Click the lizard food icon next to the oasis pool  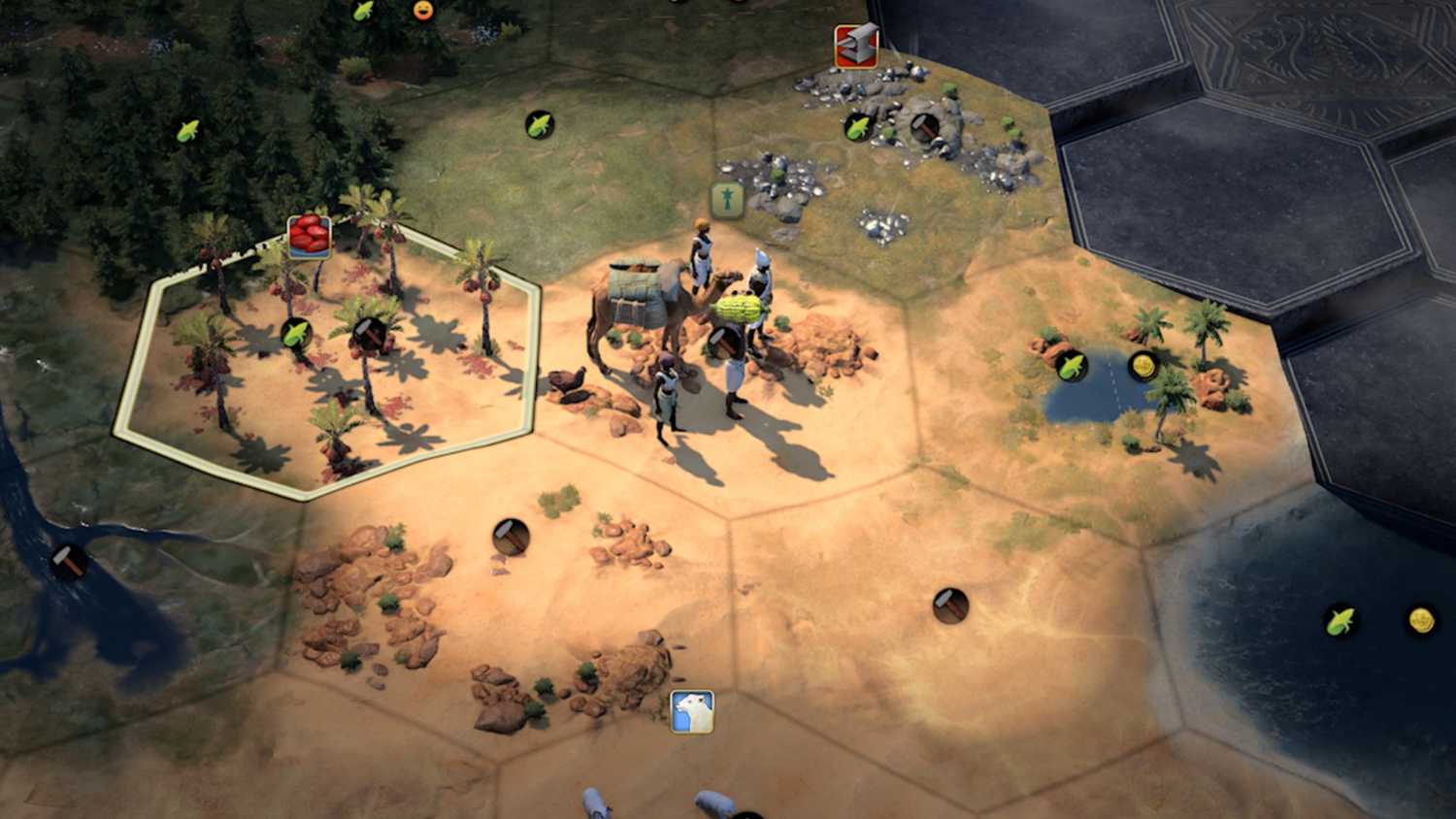pyautogui.click(x=1074, y=366)
